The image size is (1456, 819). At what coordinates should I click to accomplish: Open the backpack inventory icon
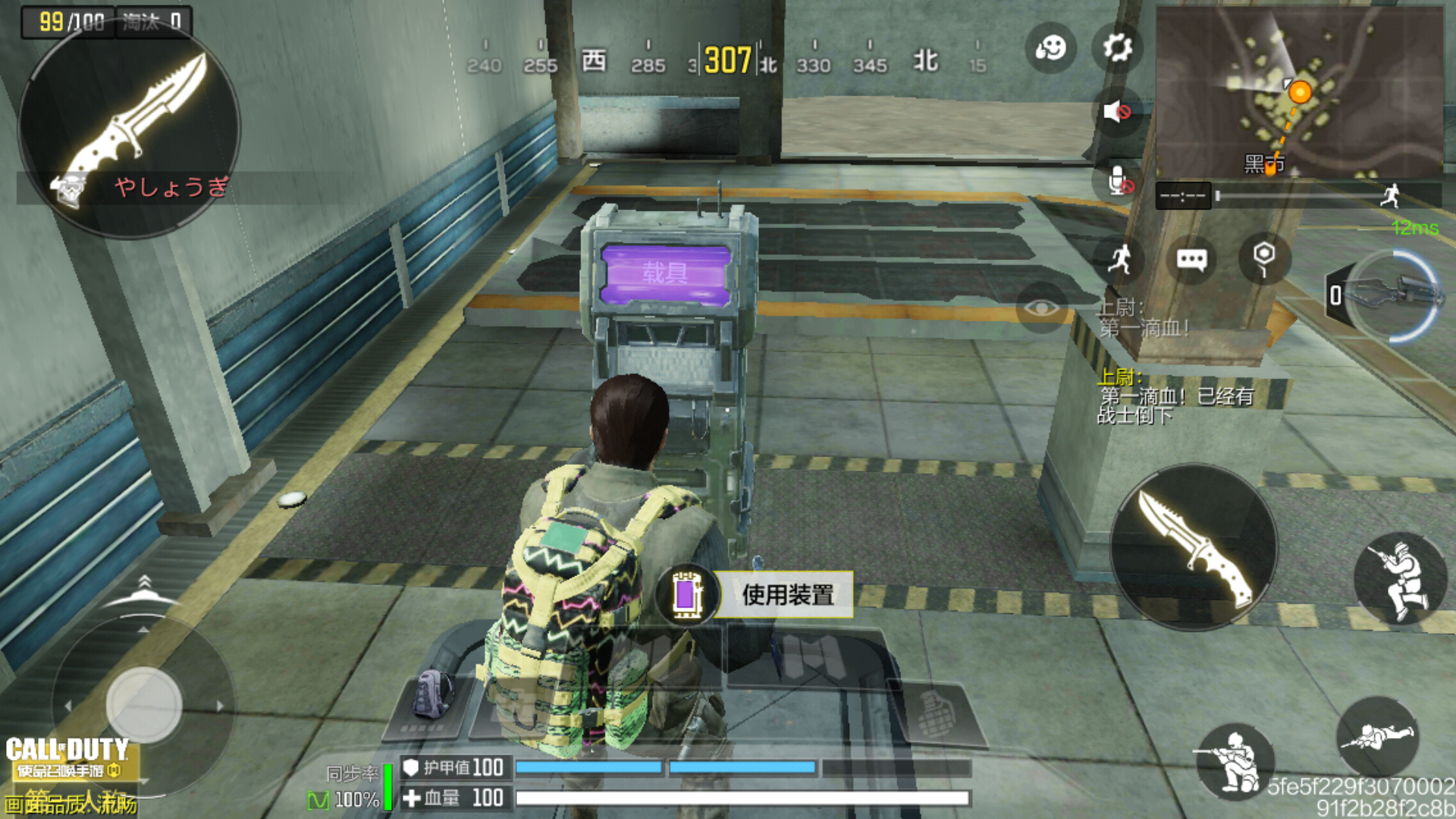pyautogui.click(x=432, y=695)
